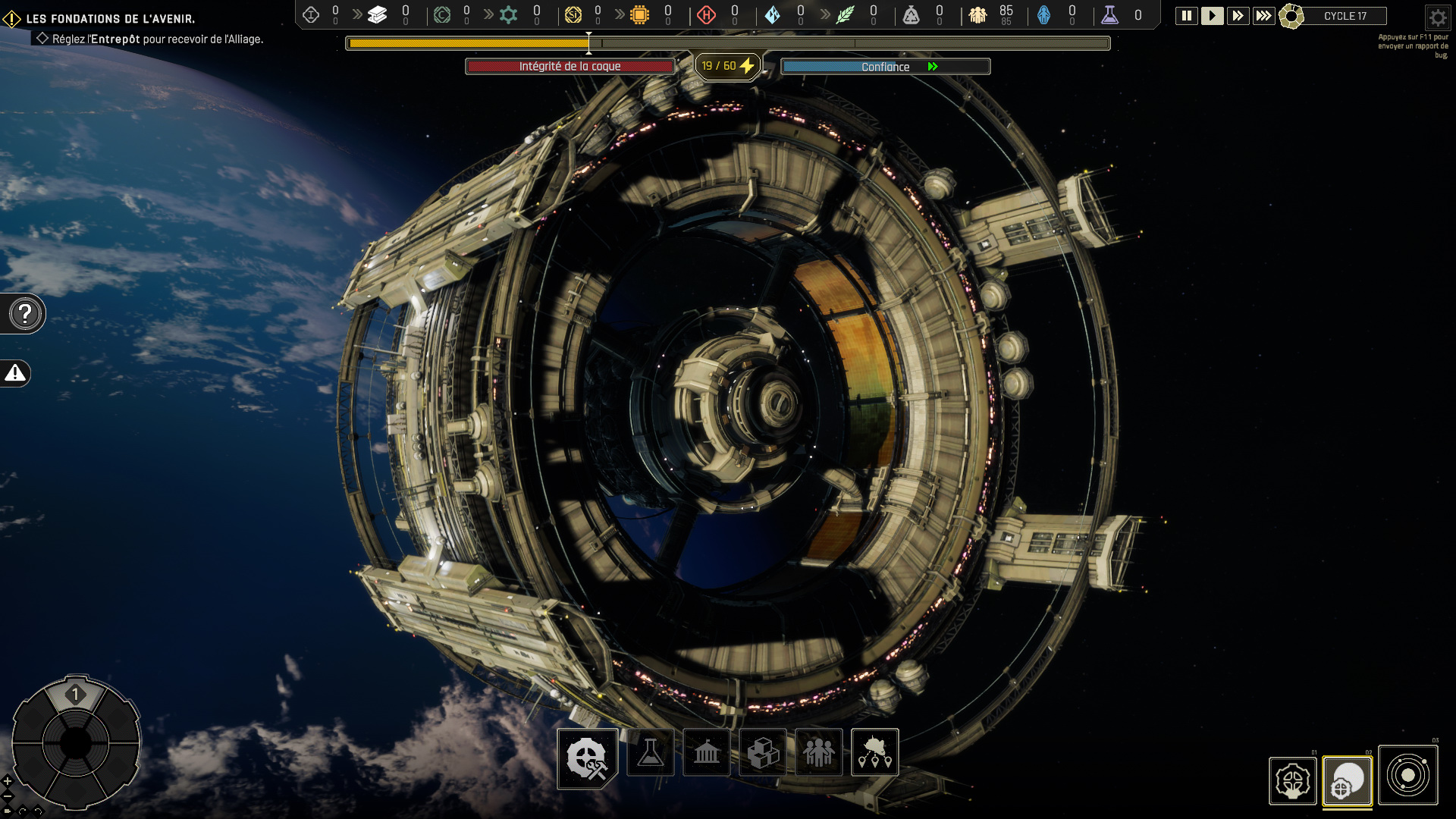Zoom out with the minus button

(8, 795)
